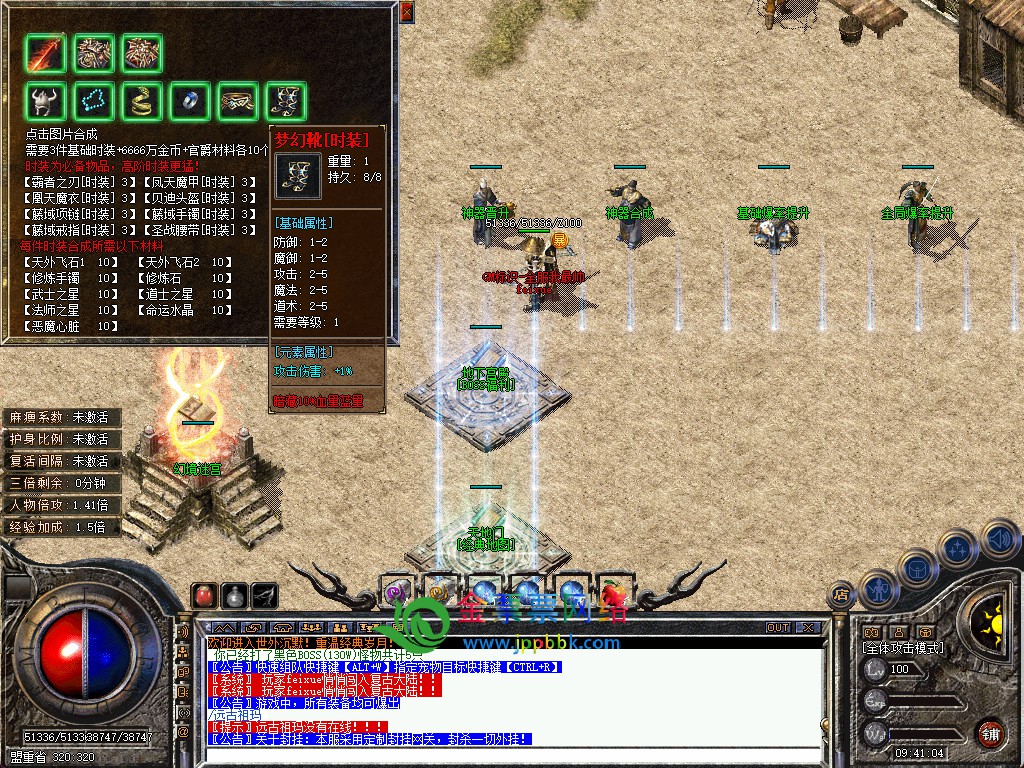This screenshot has width=1024, height=768.
Task: Use the red potion quick slot
Action: pyautogui.click(x=205, y=595)
